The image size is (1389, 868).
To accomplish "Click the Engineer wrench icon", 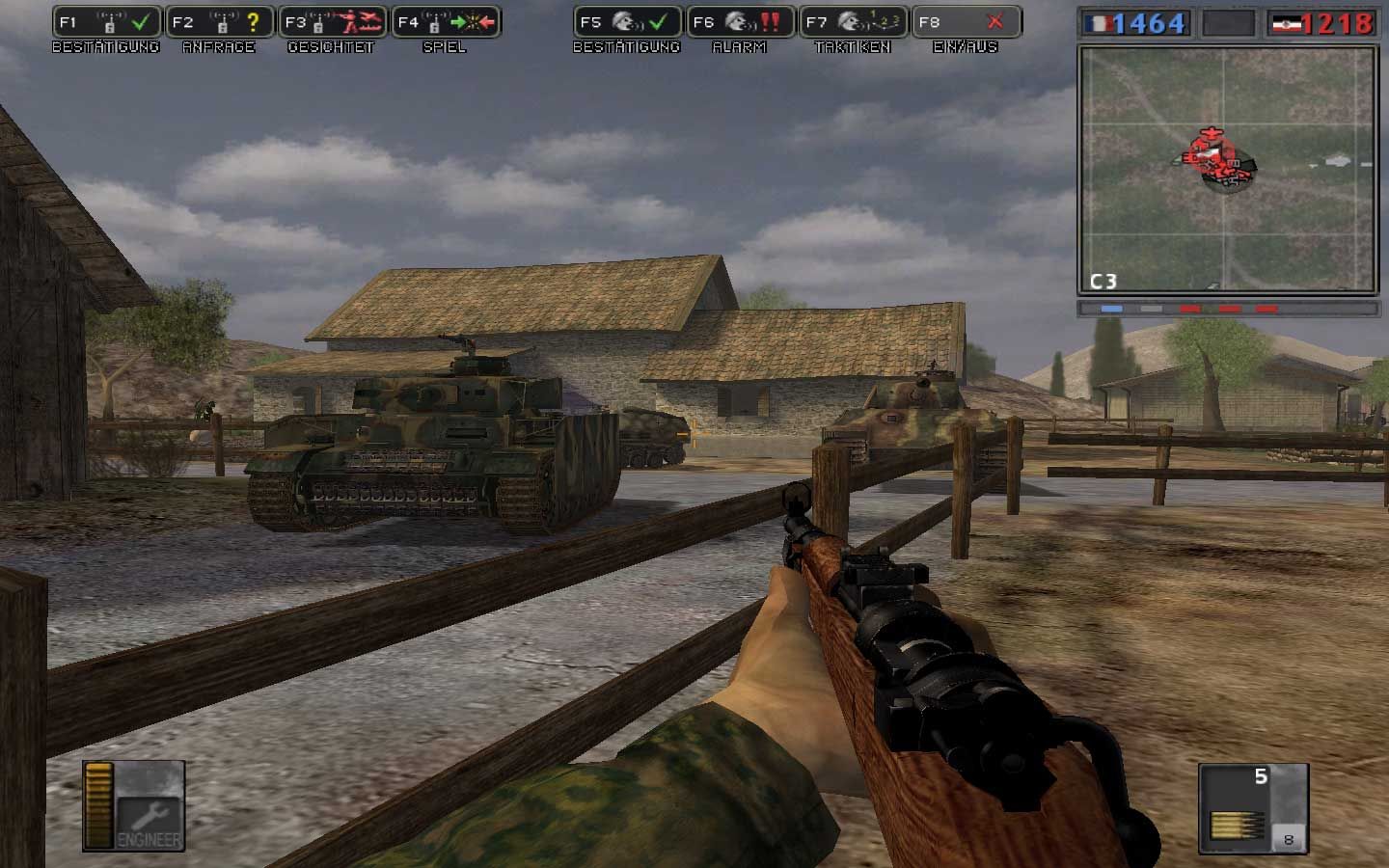I will pyautogui.click(x=151, y=817).
